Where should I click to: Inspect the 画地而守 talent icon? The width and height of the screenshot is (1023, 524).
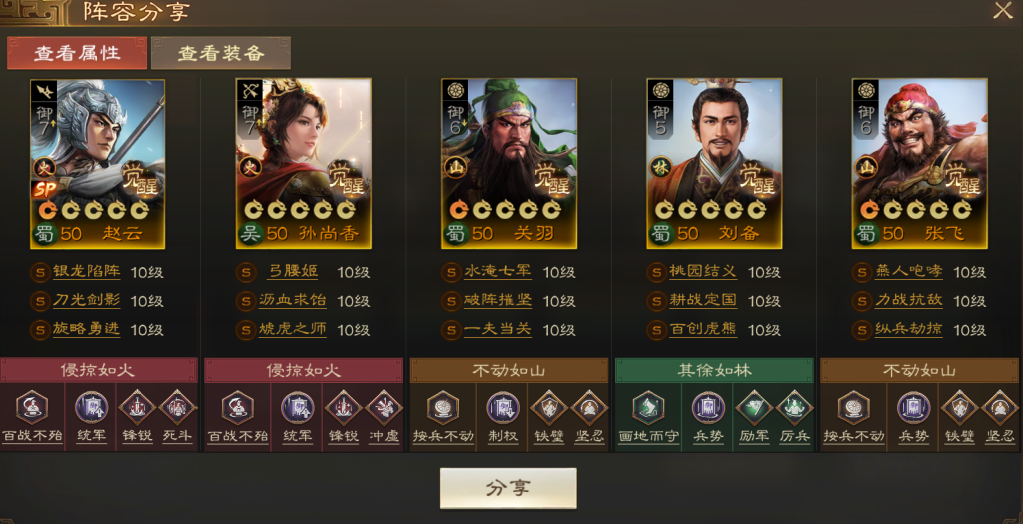(648, 408)
